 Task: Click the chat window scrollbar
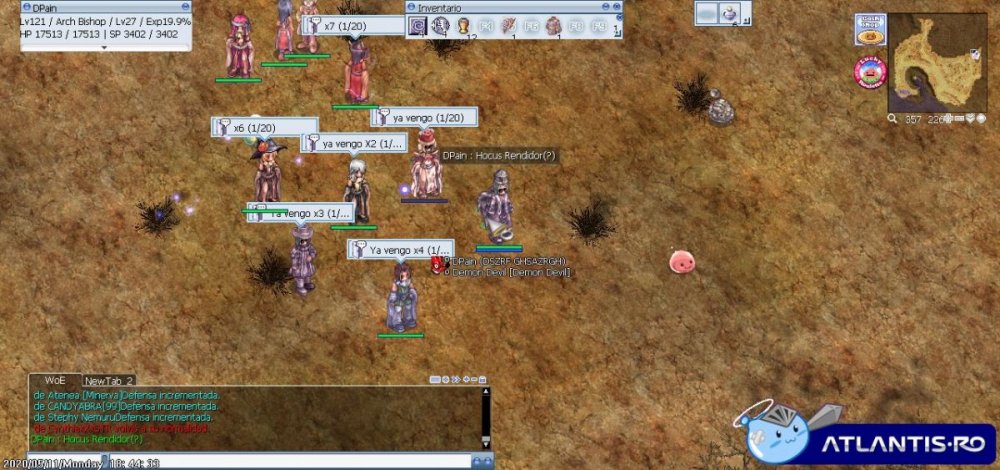486,417
